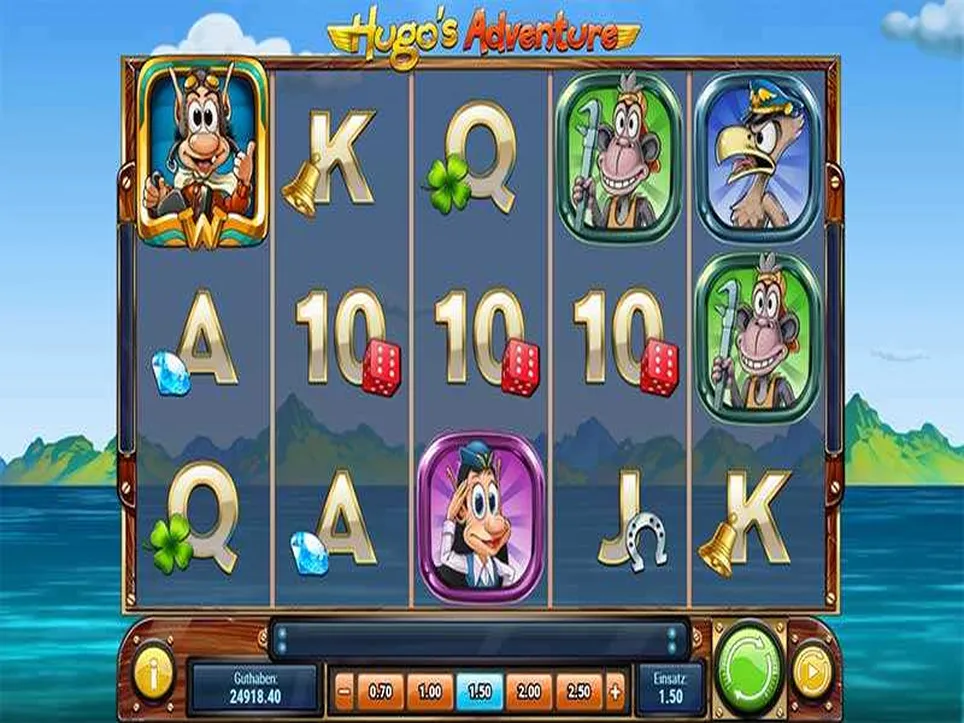The width and height of the screenshot is (964, 723).
Task: Select the highlighted 1.50 bet
Action: (x=480, y=690)
